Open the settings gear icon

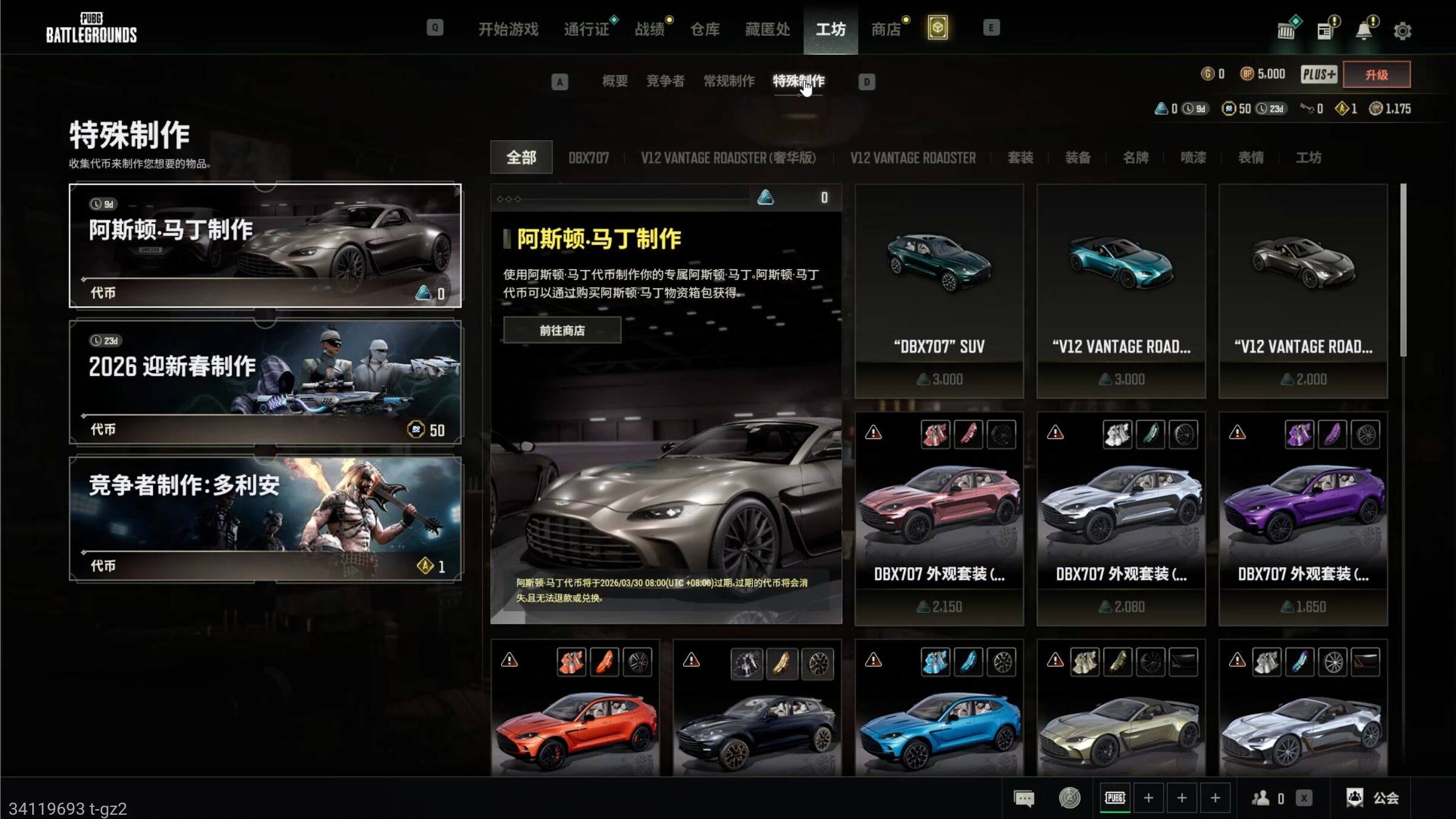[x=1402, y=30]
